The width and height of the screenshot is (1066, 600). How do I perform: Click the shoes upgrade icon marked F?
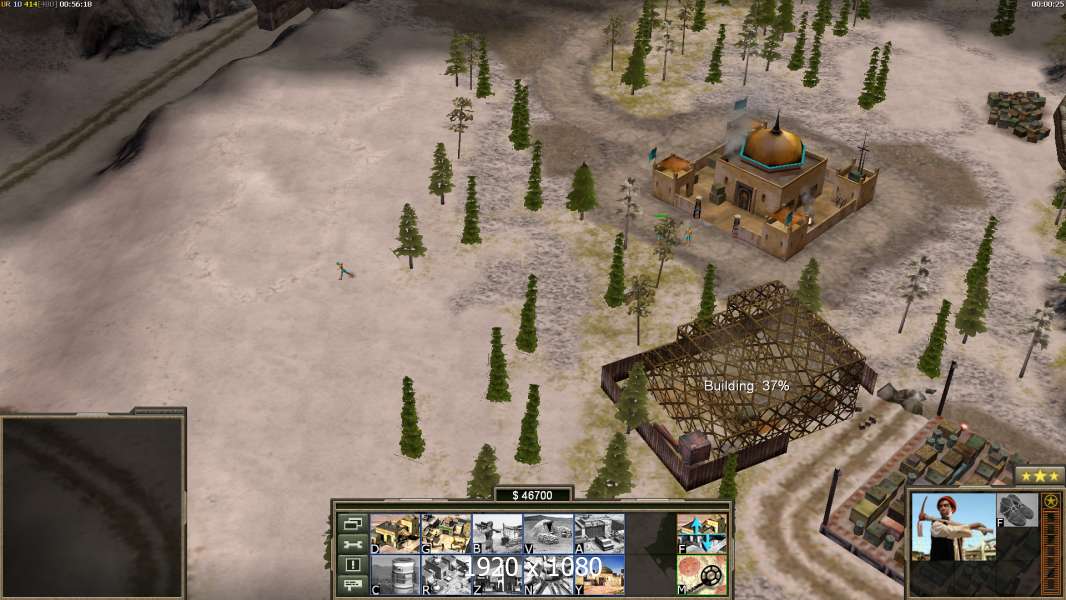tap(1018, 510)
